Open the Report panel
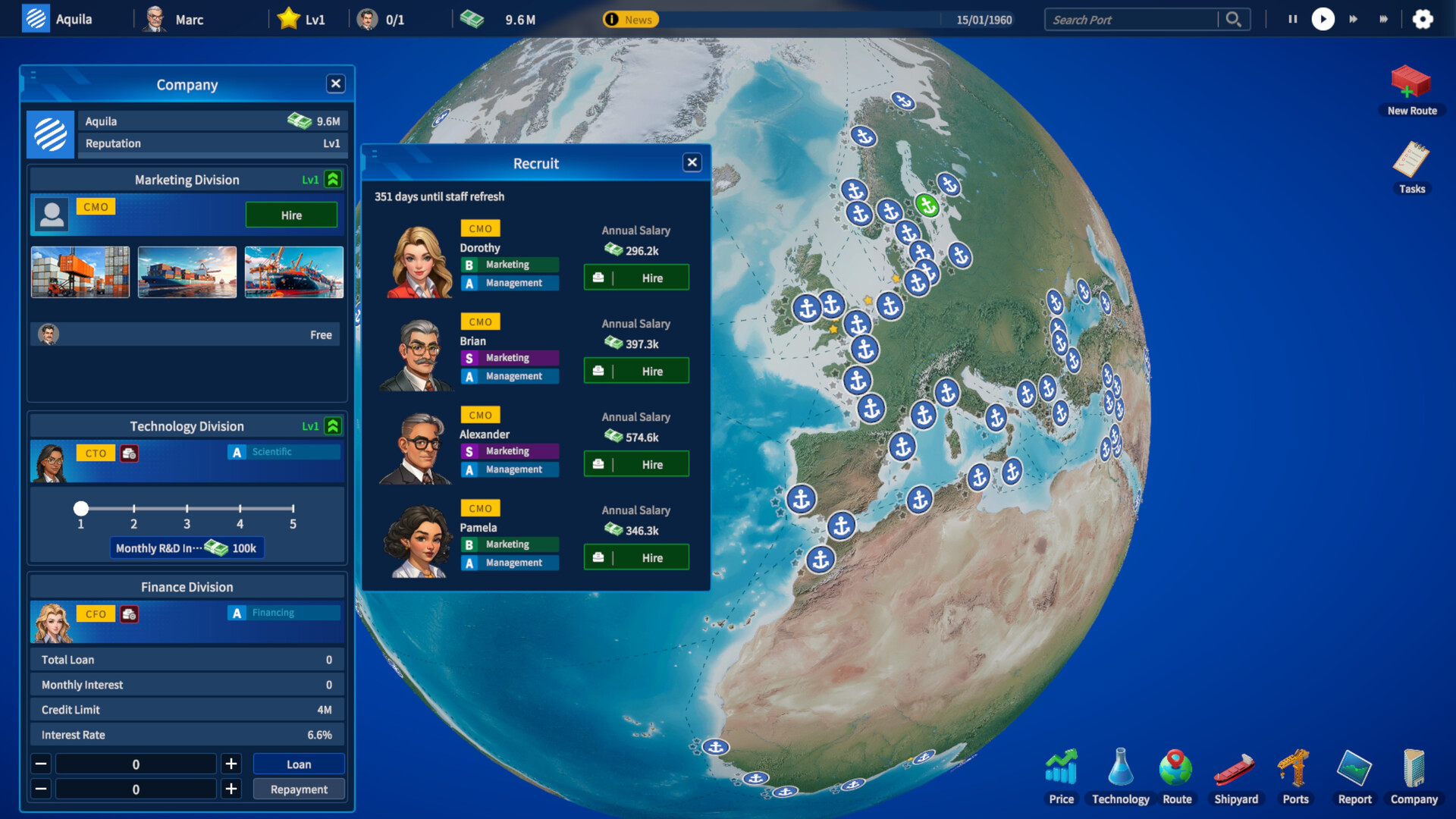 tap(1354, 768)
